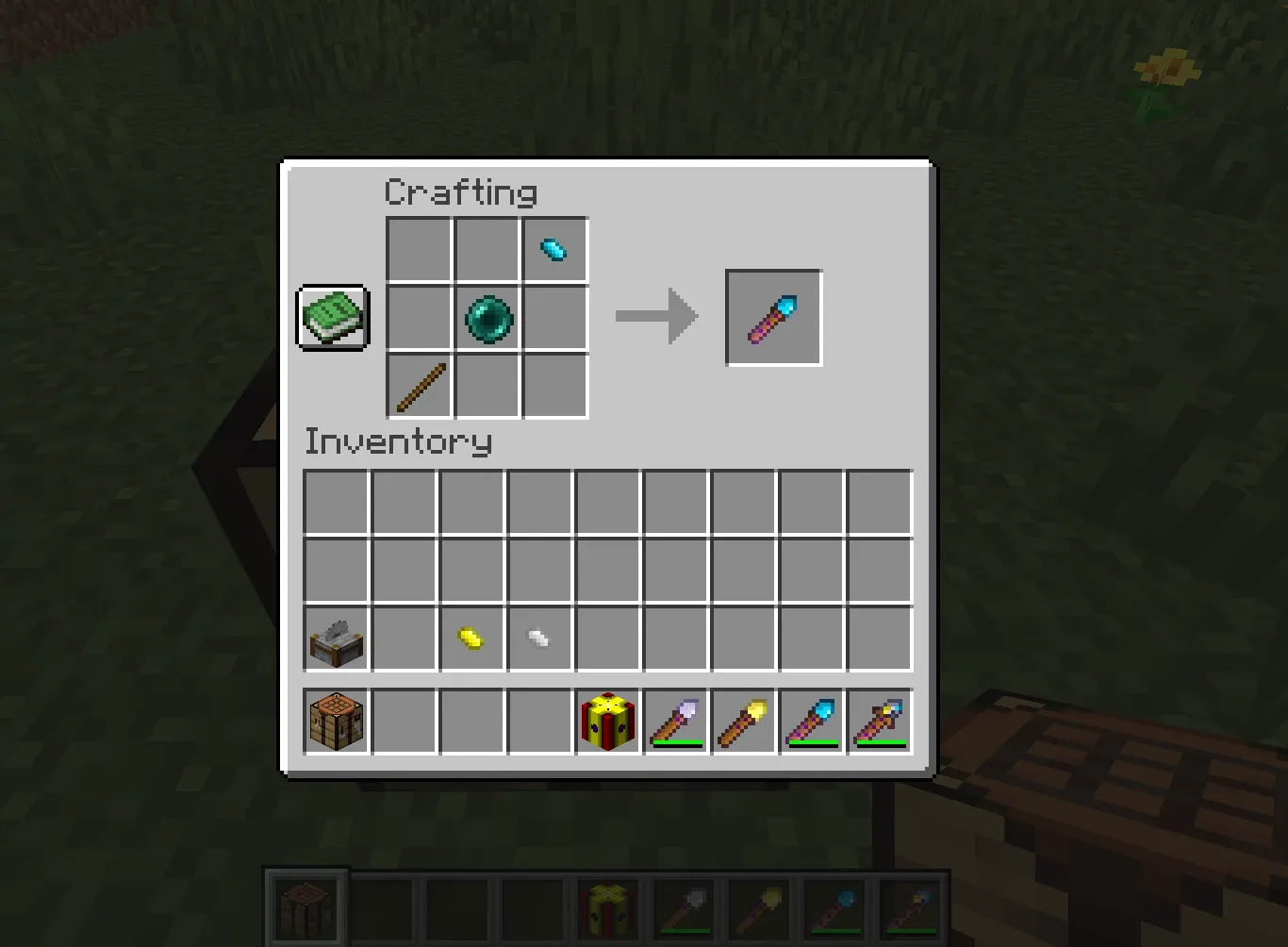1288x947 pixels.
Task: Select the diamond-tipped wand with durability bar
Action: [x=811, y=721]
